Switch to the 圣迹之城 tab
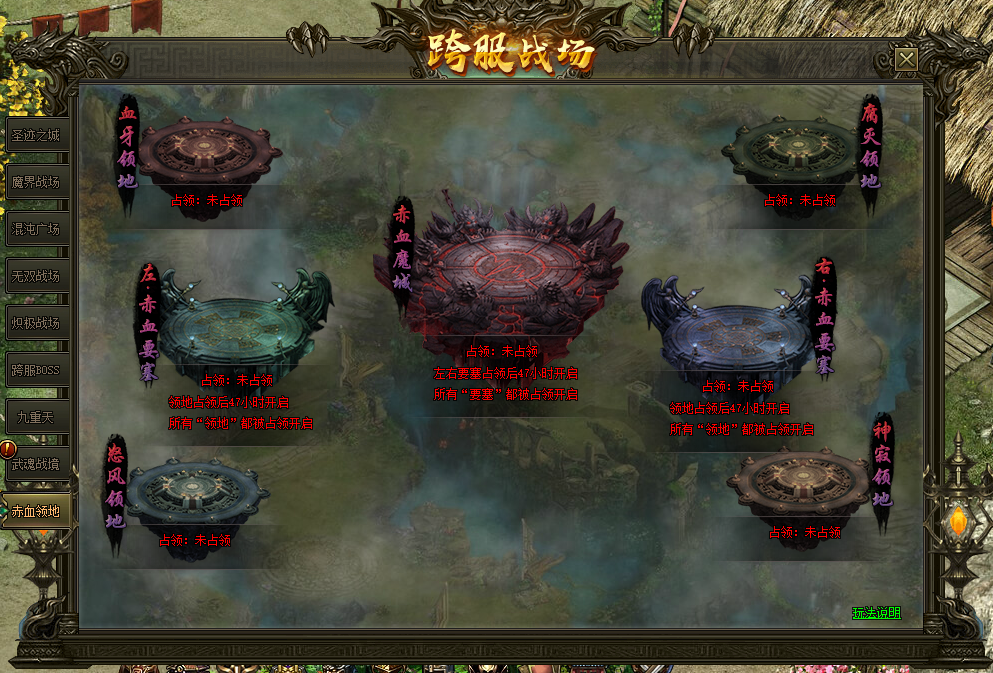Viewport: 993px width, 673px height. tap(37, 135)
